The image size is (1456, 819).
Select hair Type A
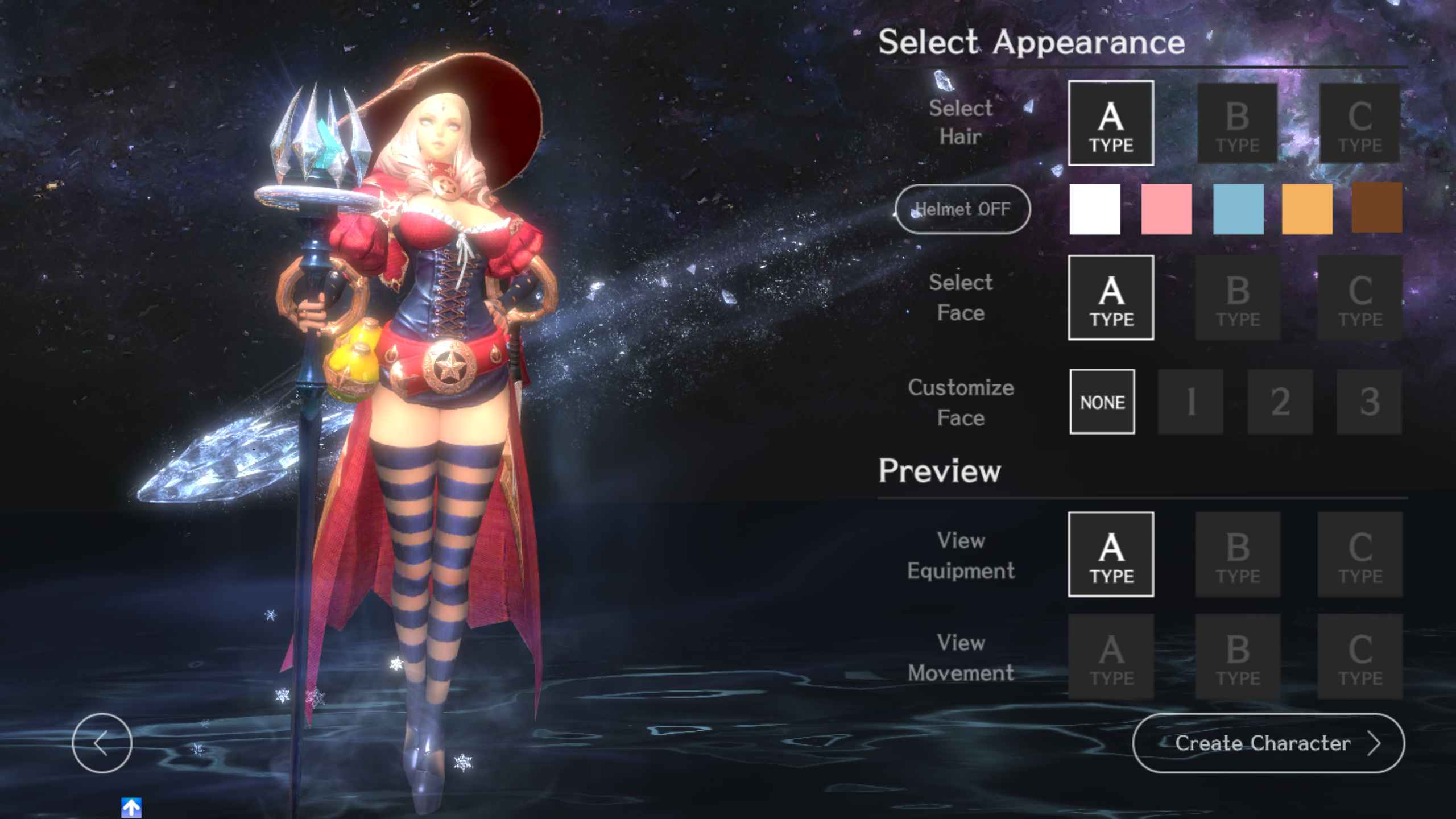point(1111,124)
